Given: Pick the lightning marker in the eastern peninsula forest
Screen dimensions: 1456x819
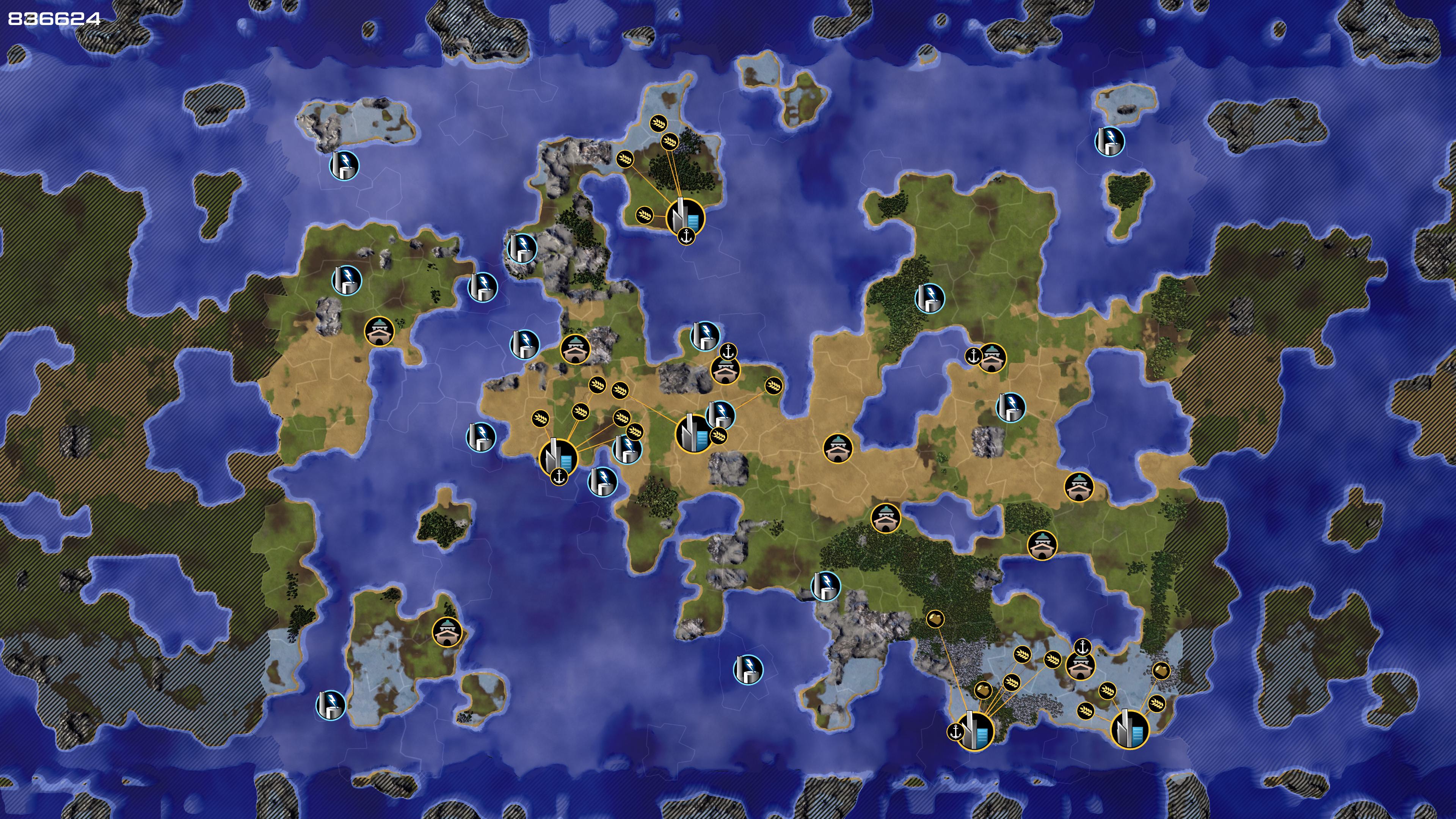Looking at the screenshot, I should coord(929,297).
